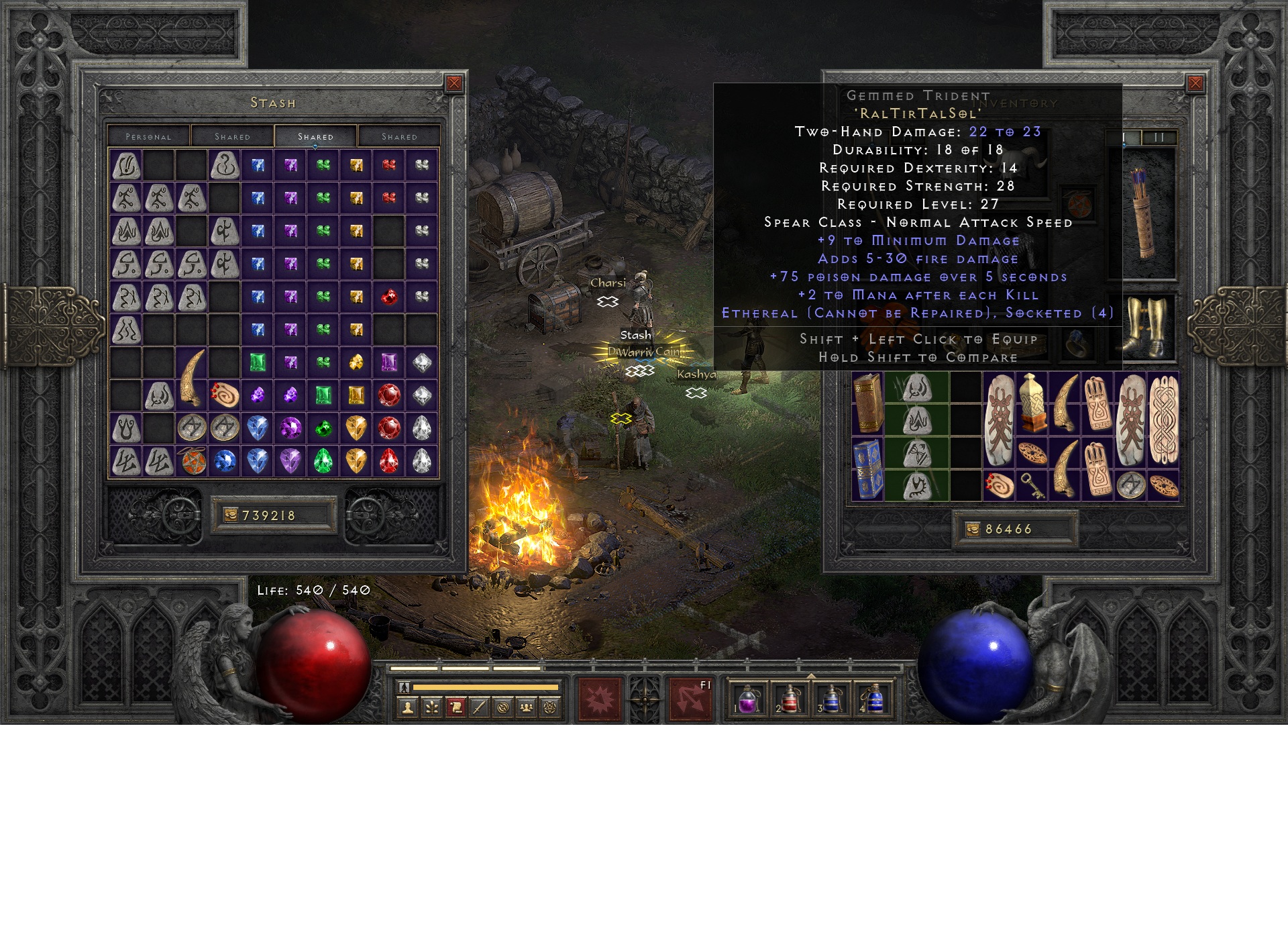Open the party screen from the mini panel

[527, 707]
